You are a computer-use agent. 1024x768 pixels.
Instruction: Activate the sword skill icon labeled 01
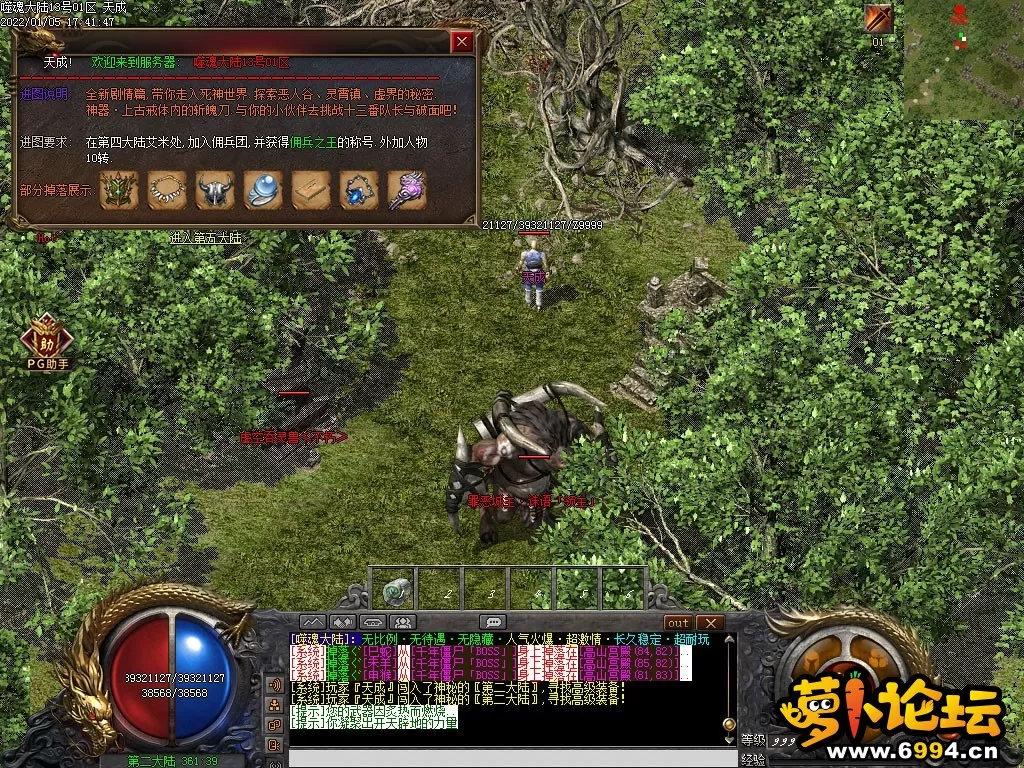pyautogui.click(x=878, y=19)
